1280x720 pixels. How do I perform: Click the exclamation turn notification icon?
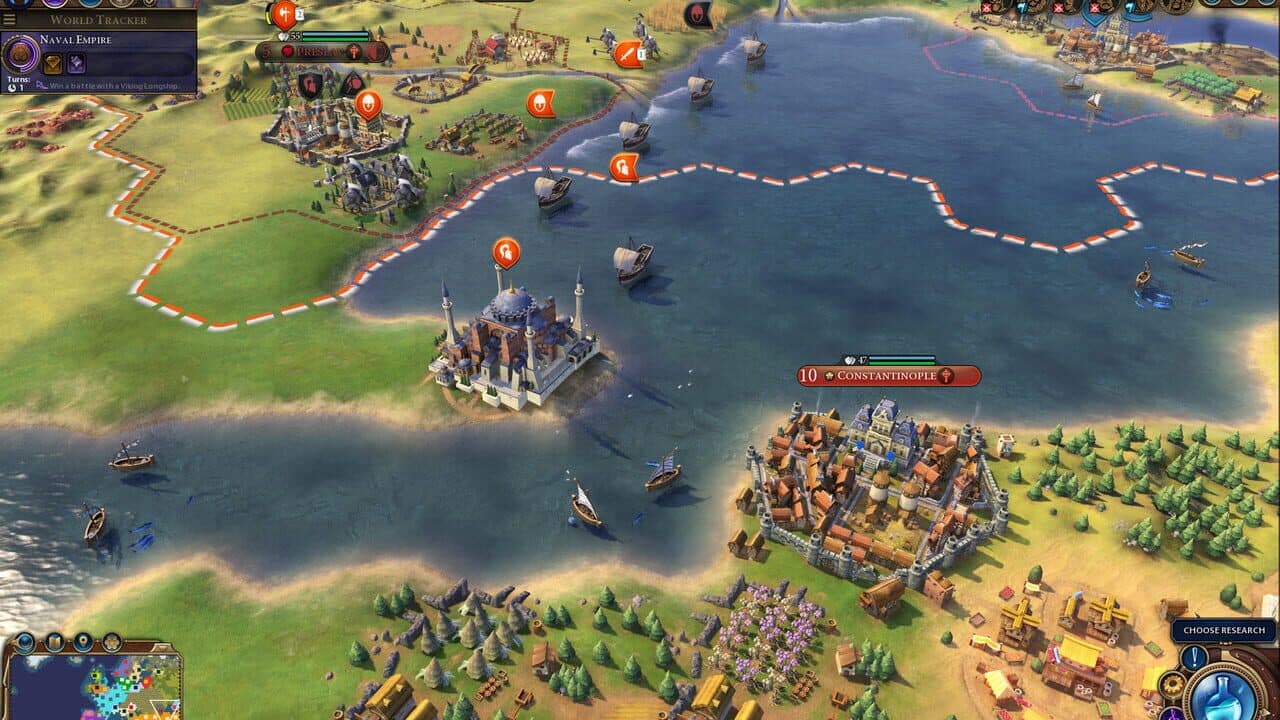point(1193,658)
